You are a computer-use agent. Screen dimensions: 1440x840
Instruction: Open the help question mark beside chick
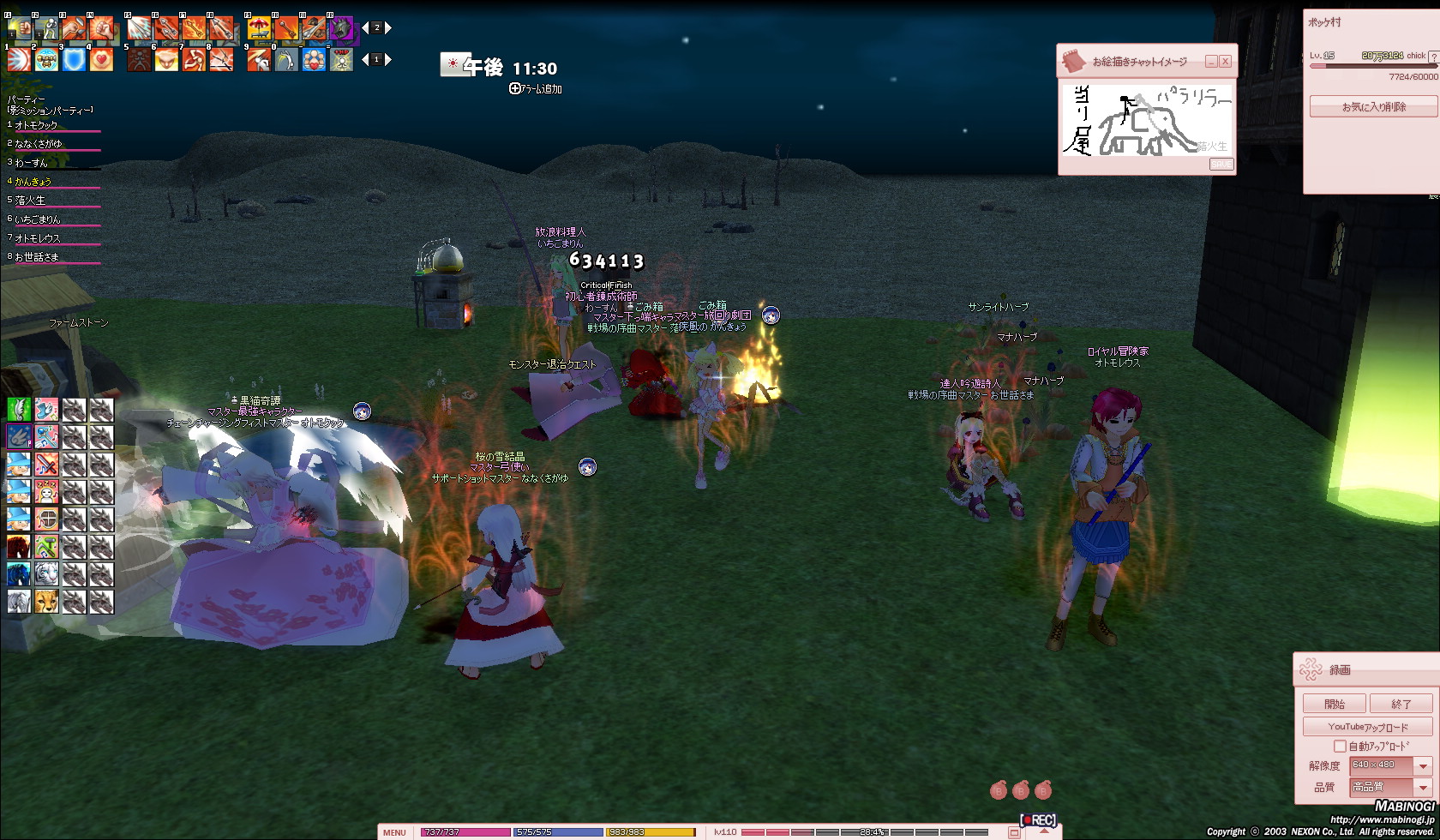tap(1433, 57)
